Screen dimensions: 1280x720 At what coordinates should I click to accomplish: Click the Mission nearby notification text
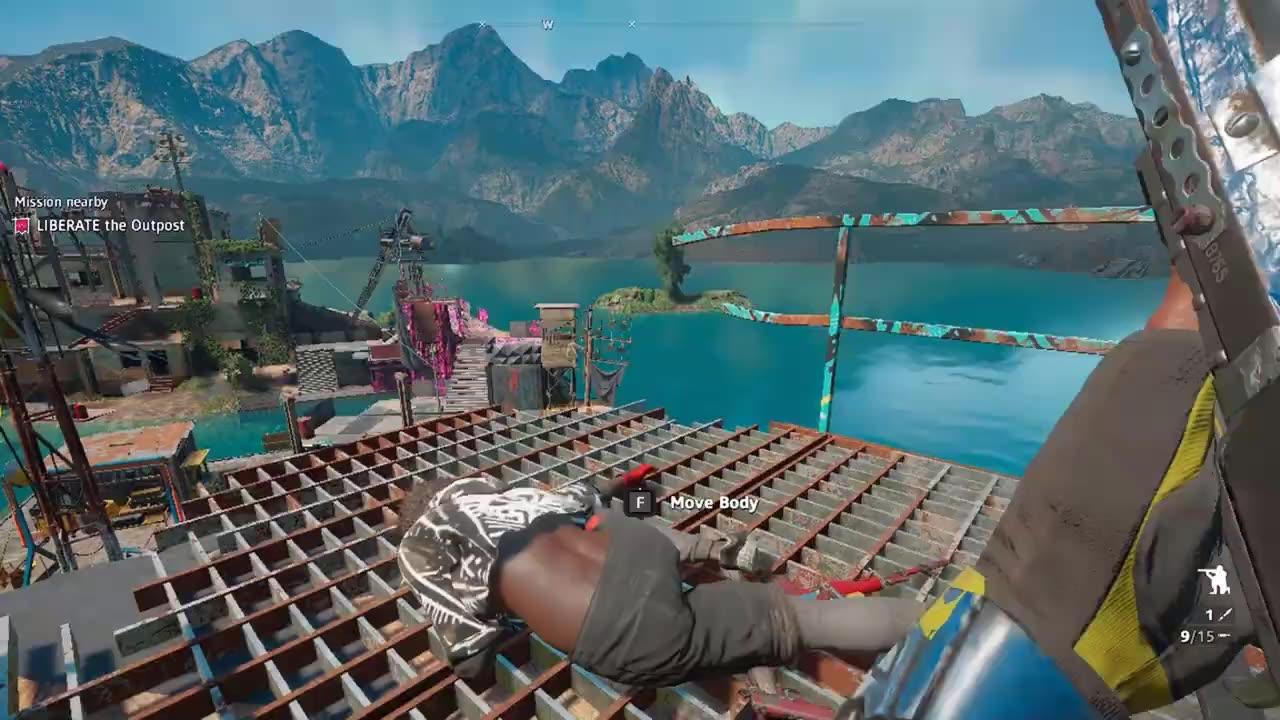coord(61,202)
